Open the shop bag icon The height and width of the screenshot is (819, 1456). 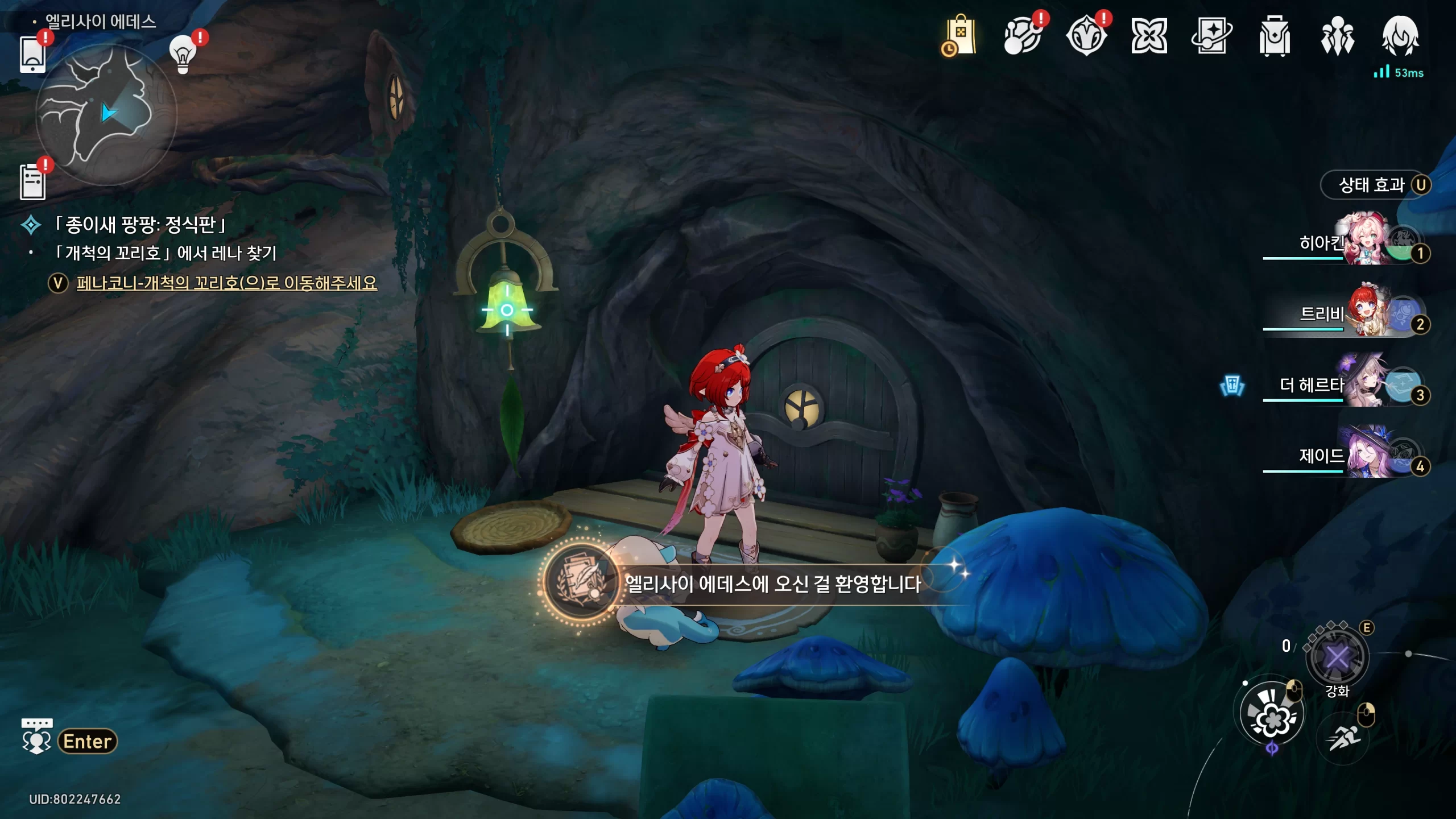click(959, 36)
